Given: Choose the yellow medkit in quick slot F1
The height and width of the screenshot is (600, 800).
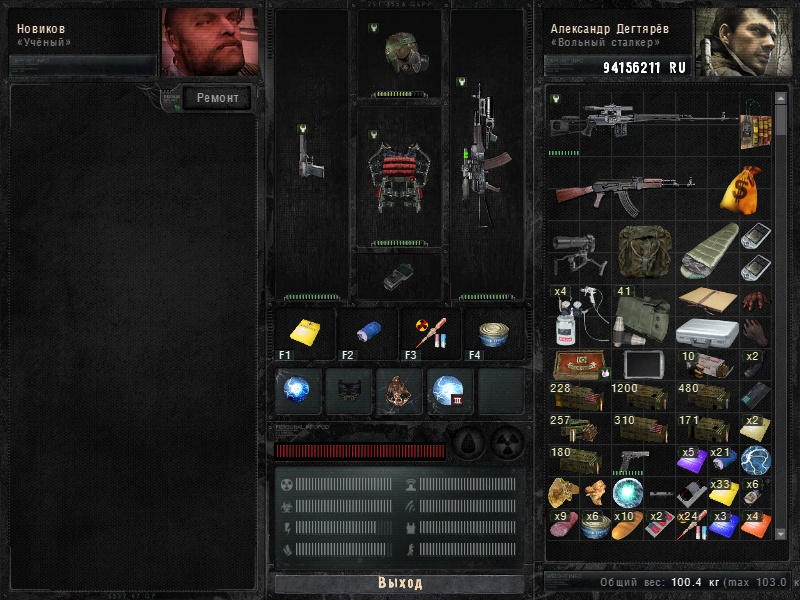Looking at the screenshot, I should coord(303,333).
